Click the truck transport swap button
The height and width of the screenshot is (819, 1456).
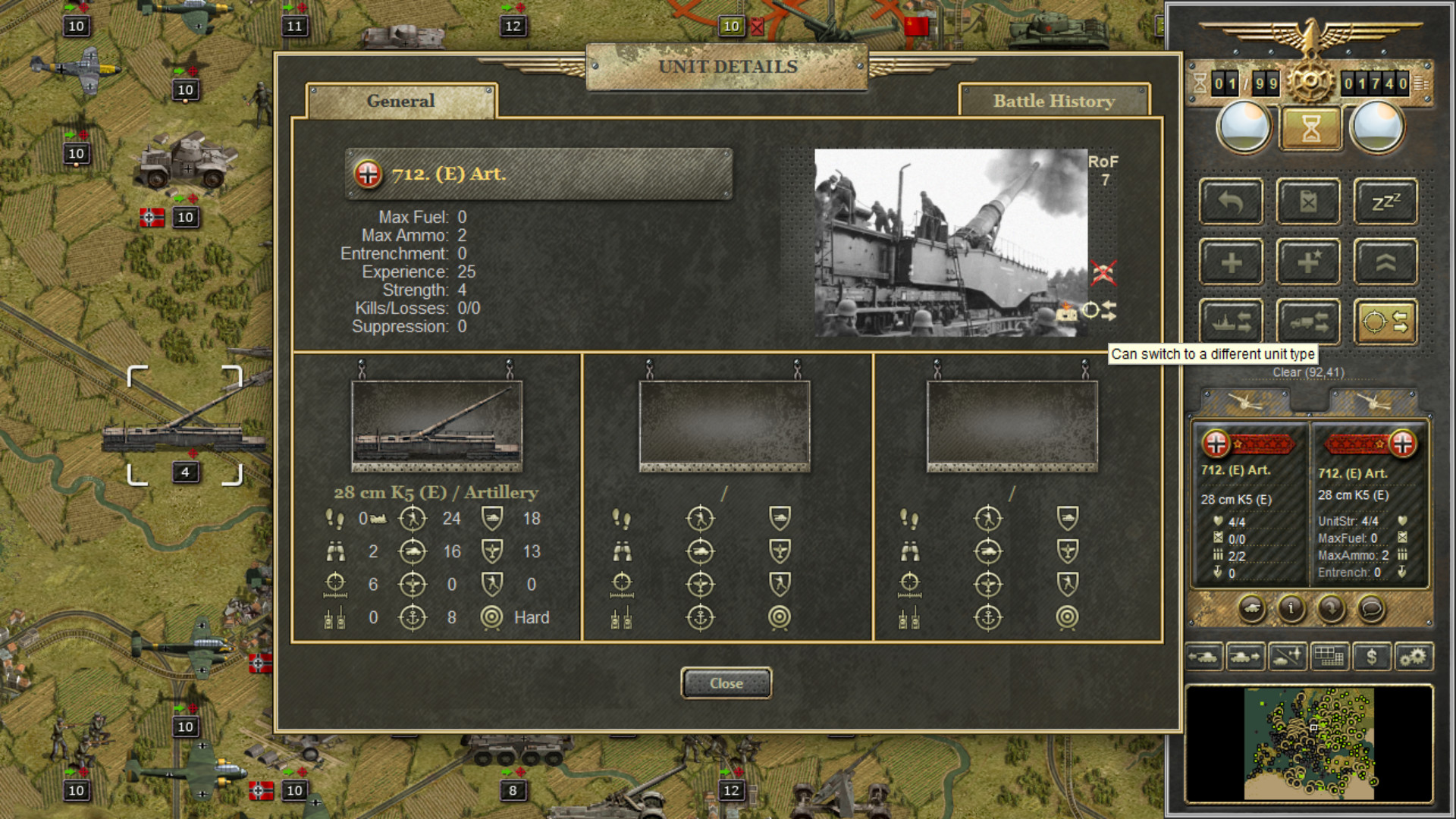click(x=1308, y=322)
